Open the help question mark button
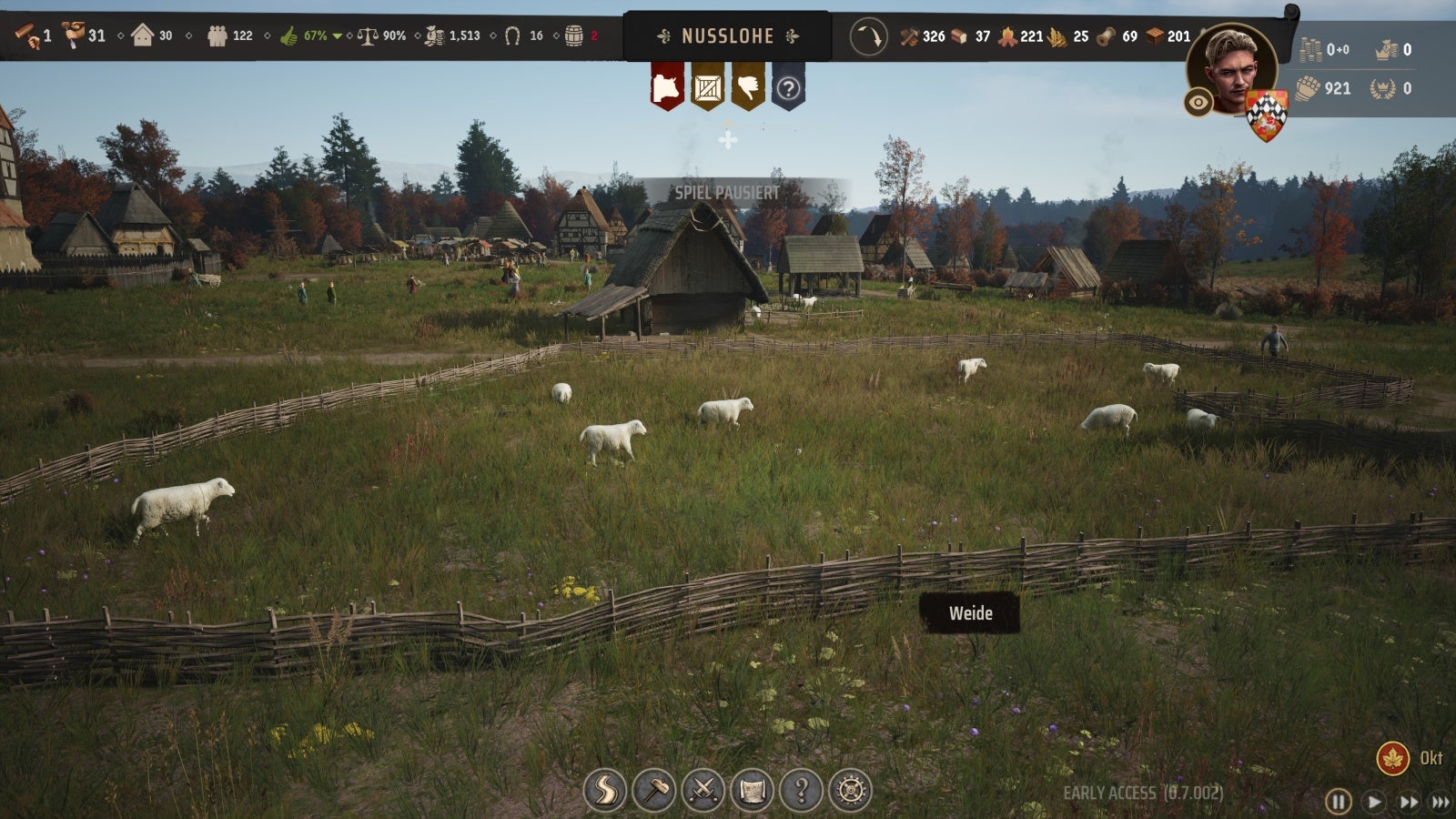The height and width of the screenshot is (819, 1456). (801, 790)
